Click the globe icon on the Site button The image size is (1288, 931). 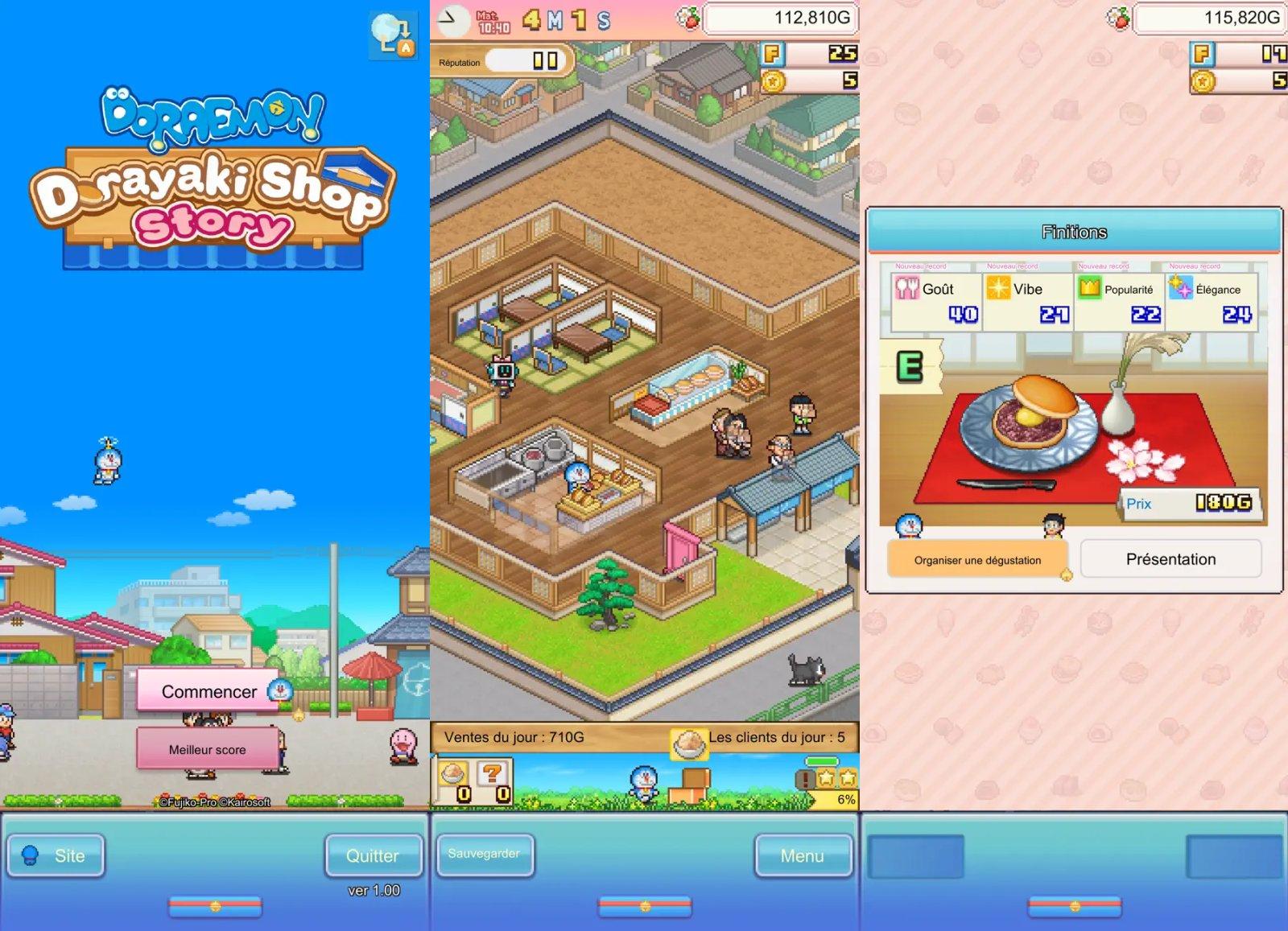pos(30,855)
